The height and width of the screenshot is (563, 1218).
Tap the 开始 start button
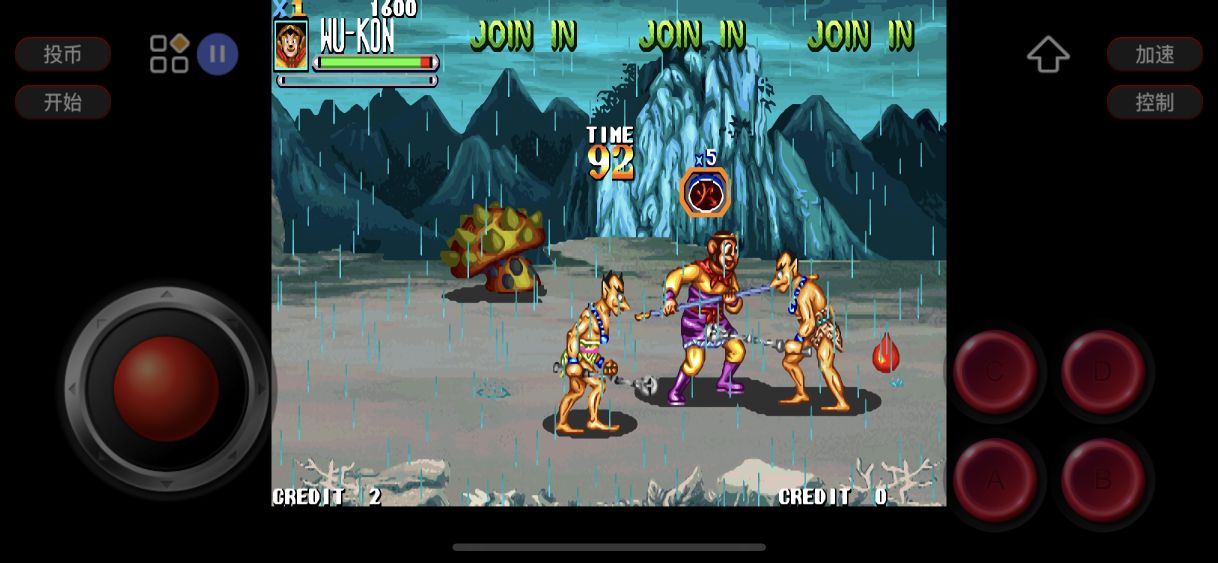[x=62, y=101]
